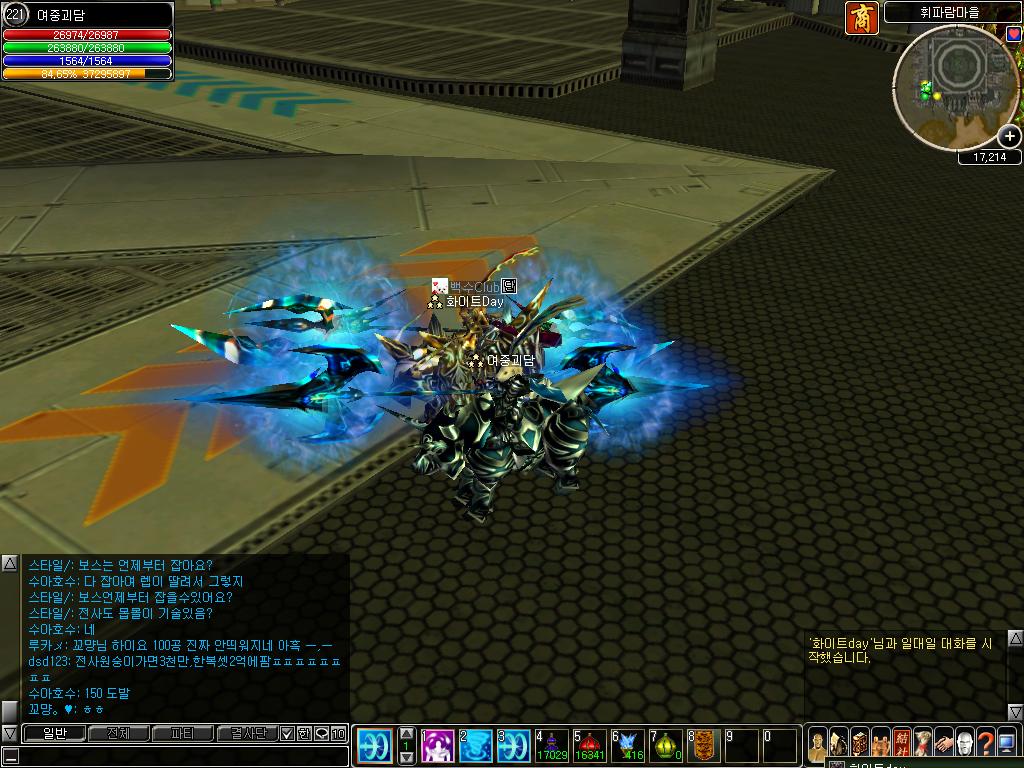
Task: Use the red potion in slot 5
Action: click(x=590, y=746)
